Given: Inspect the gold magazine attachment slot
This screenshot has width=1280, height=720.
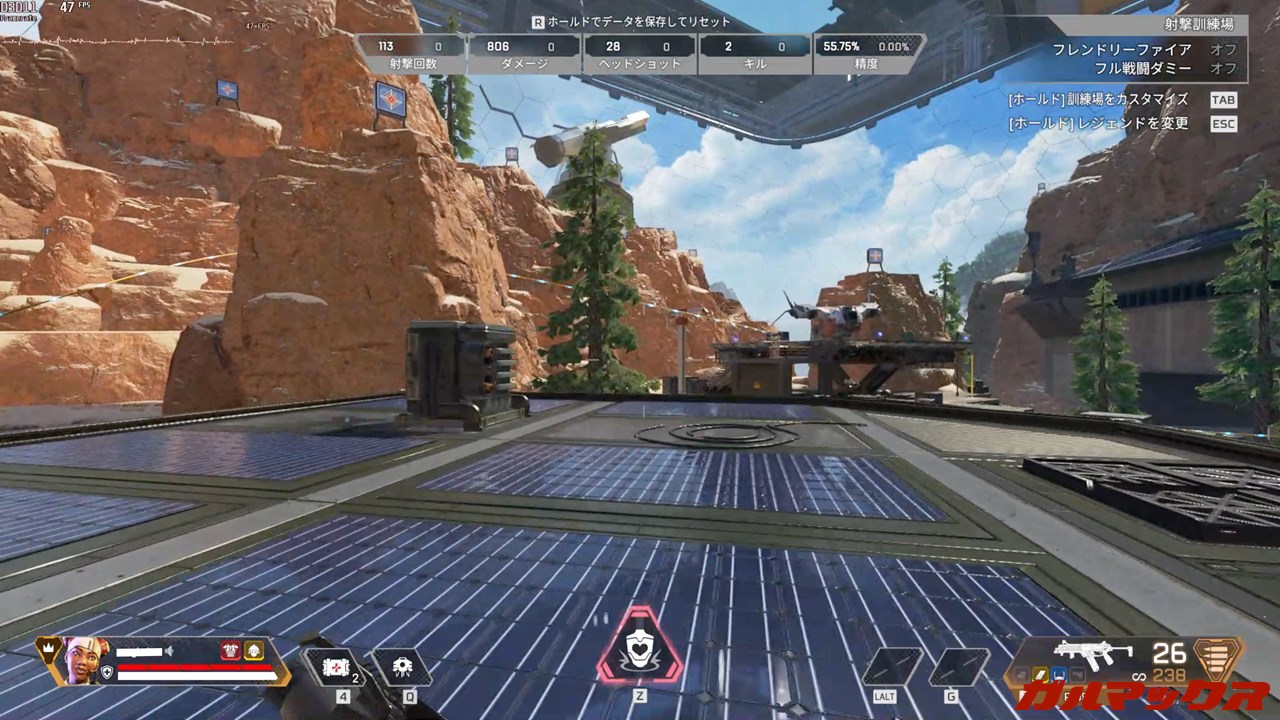Looking at the screenshot, I should (1042, 675).
